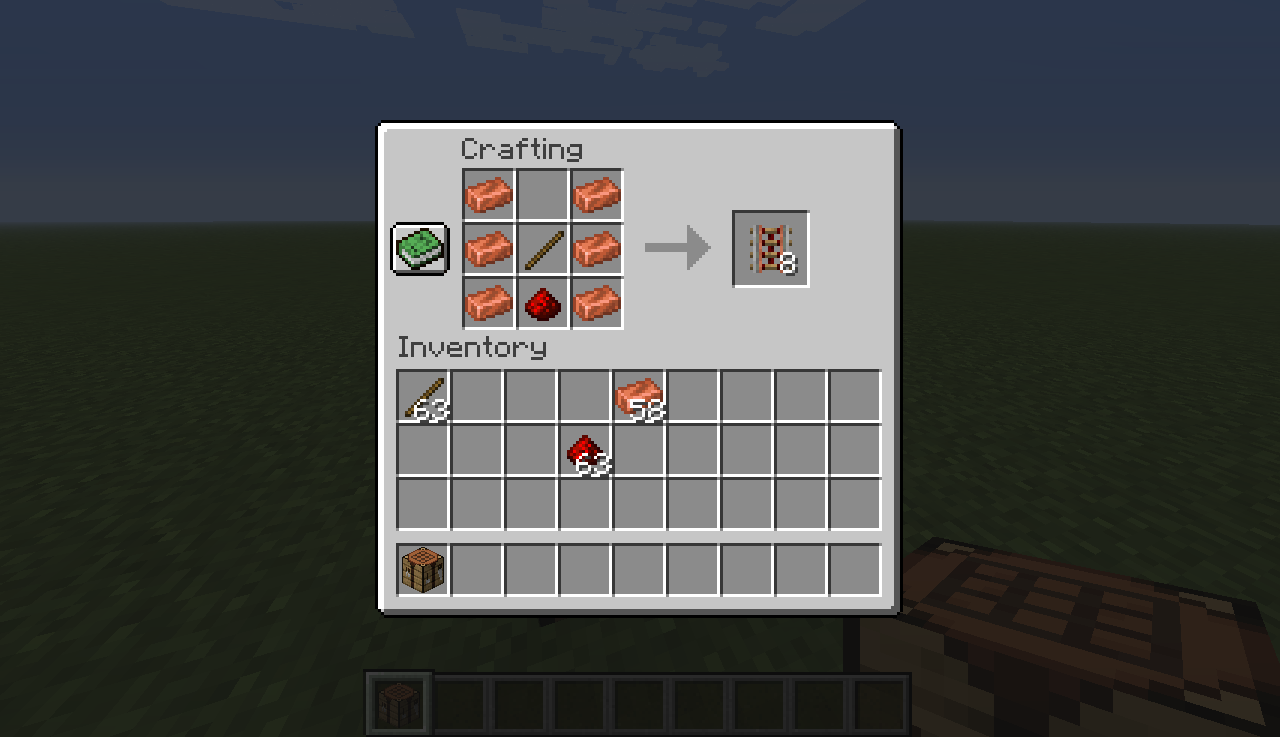The height and width of the screenshot is (737, 1280).
Task: Click the bottom-right copper ingot in the grid
Action: 596,301
